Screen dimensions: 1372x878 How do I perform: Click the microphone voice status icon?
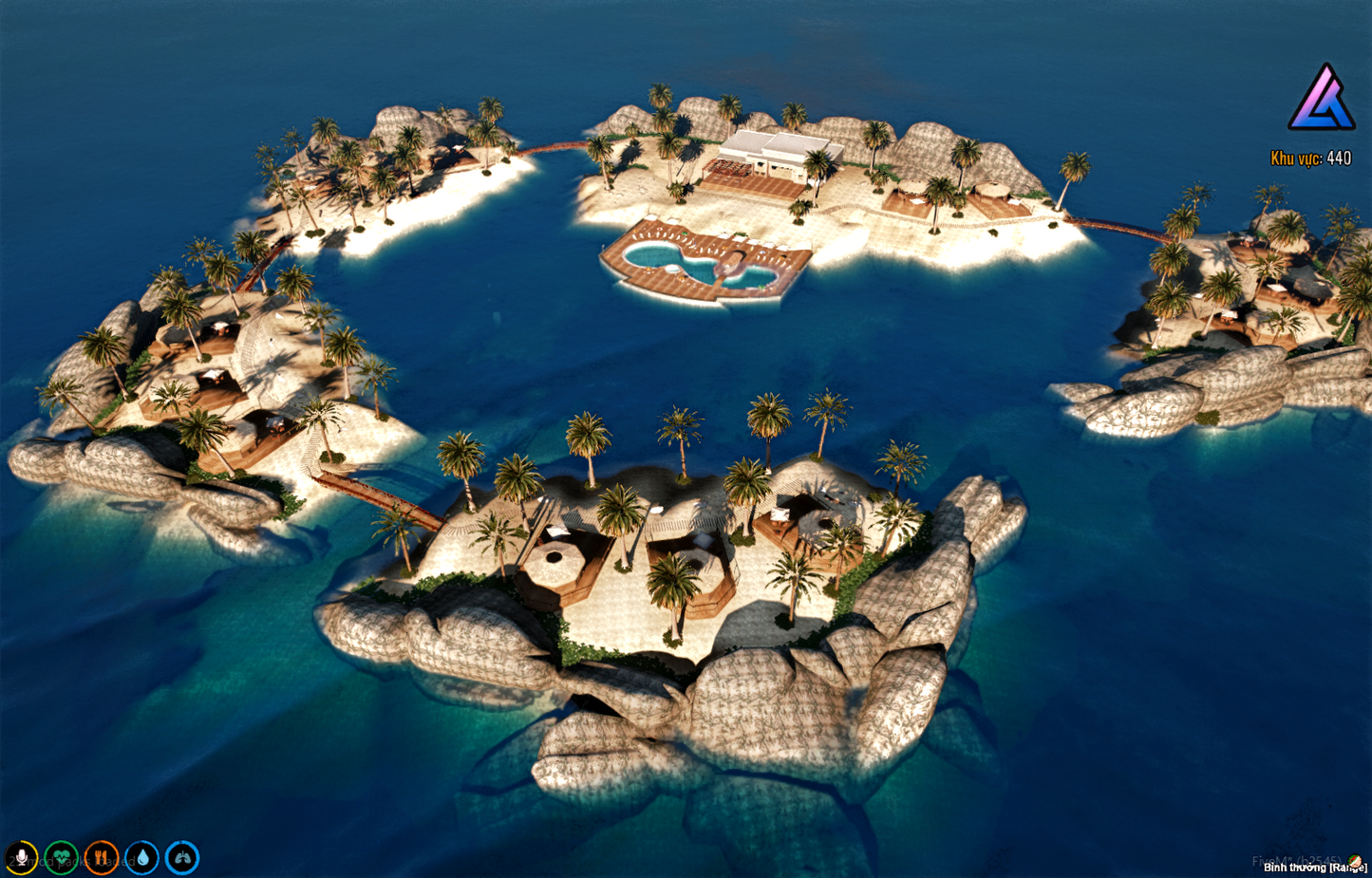click(21, 858)
